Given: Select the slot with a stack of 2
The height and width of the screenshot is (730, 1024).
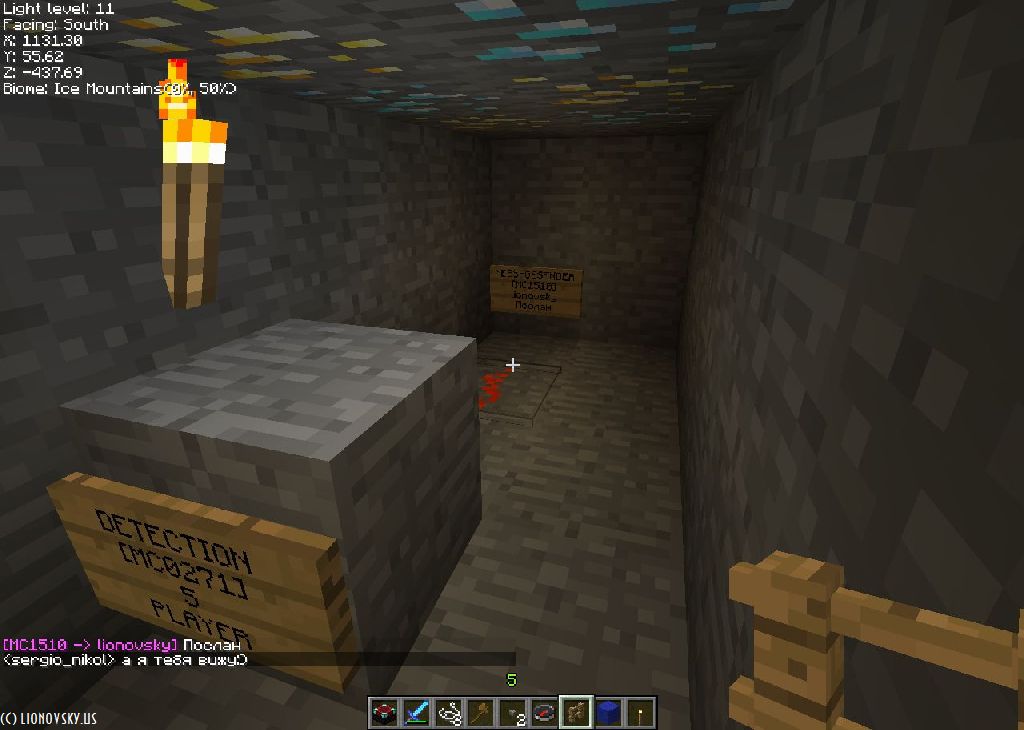Looking at the screenshot, I should (512, 713).
